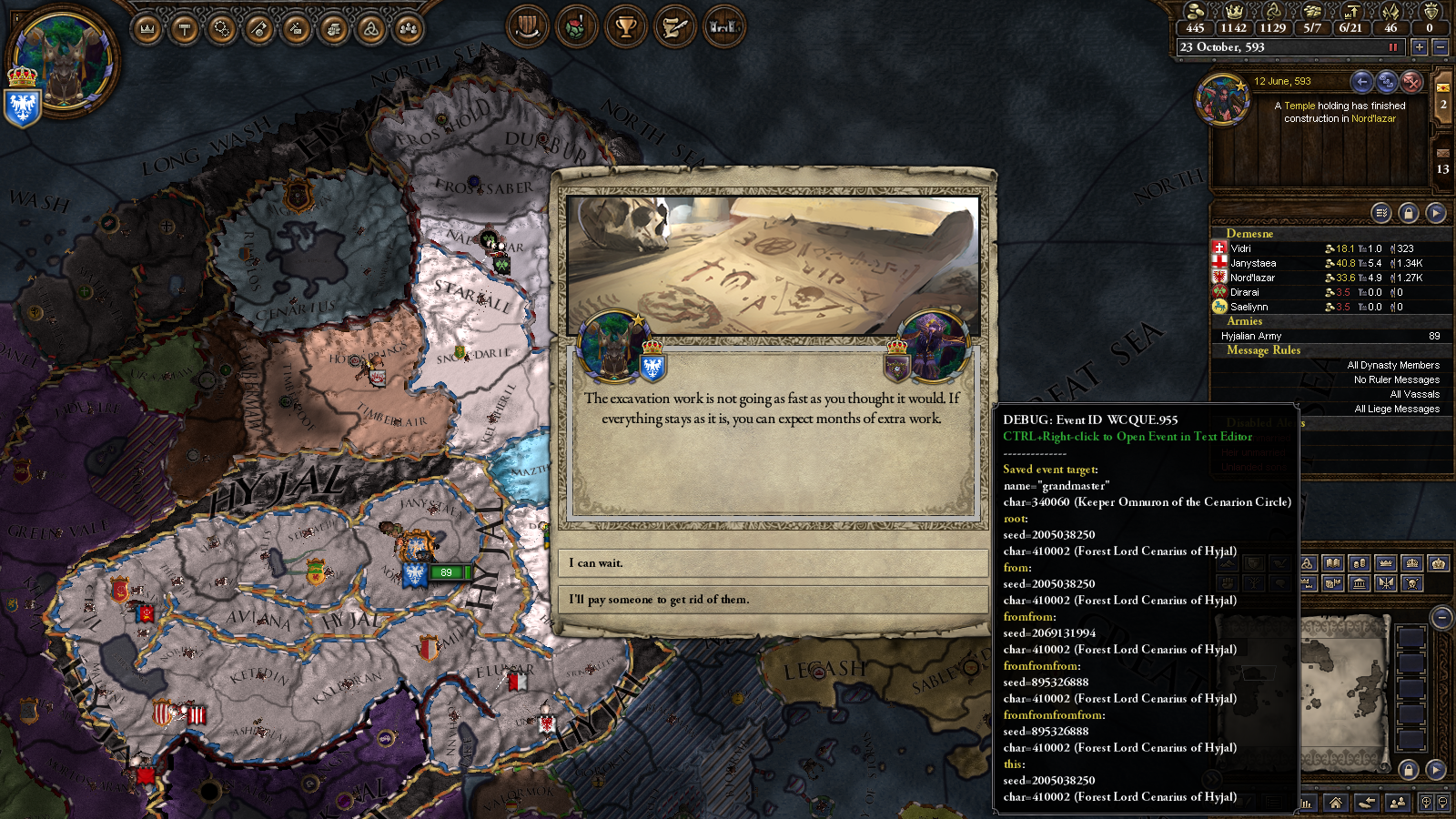Toggle All Dynasty Members message rule
1456x819 pixels.
coord(1392,365)
